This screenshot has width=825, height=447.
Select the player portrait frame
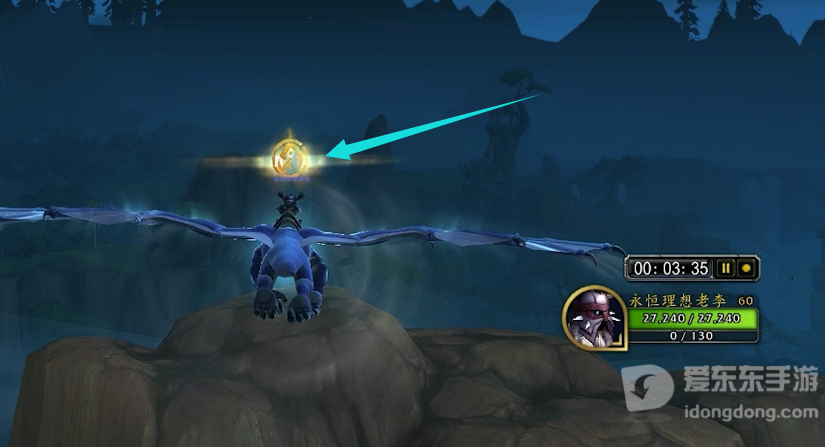pyautogui.click(x=594, y=318)
